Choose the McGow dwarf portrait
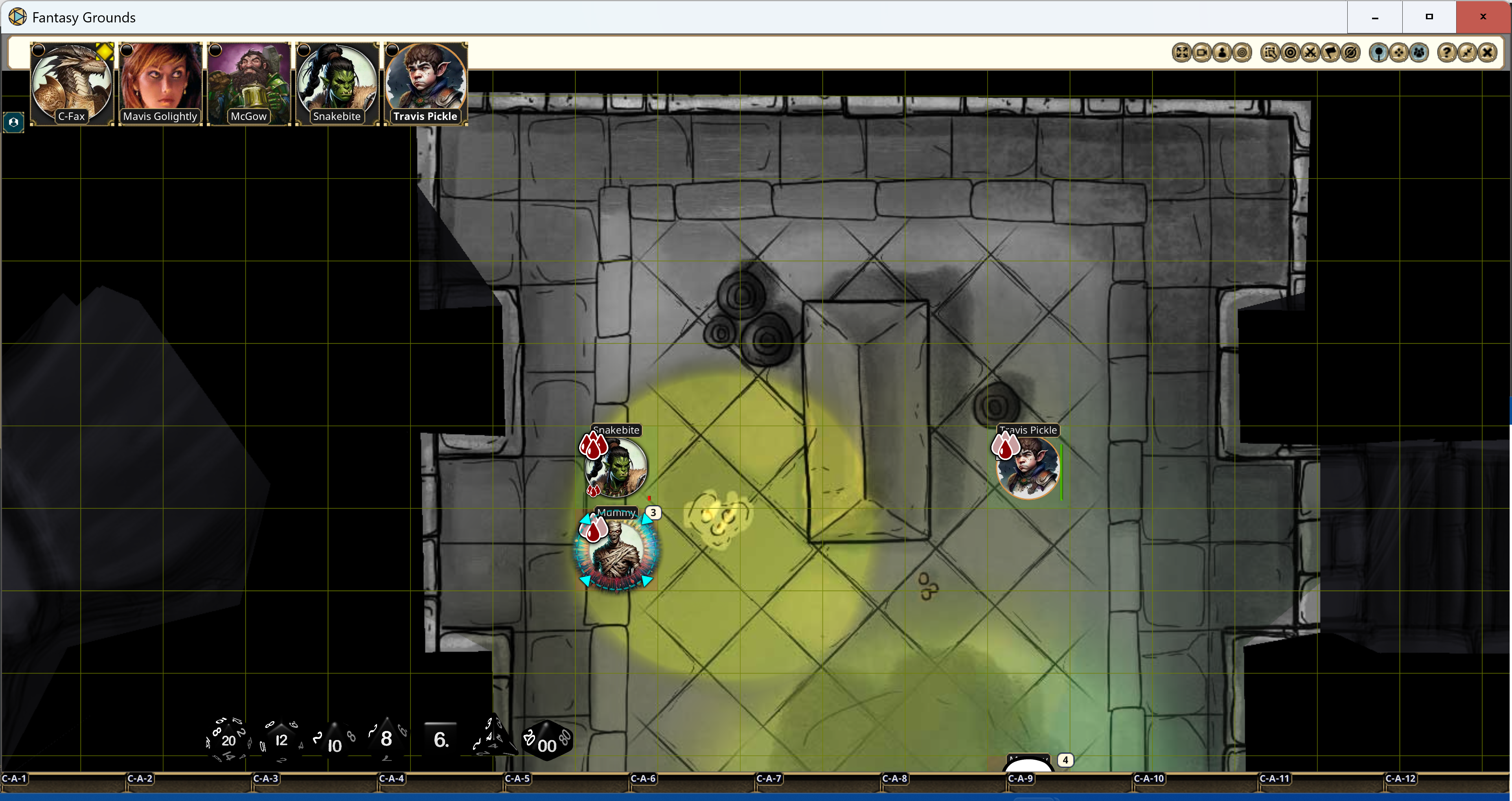Image resolution: width=1512 pixels, height=801 pixels. coord(248,83)
